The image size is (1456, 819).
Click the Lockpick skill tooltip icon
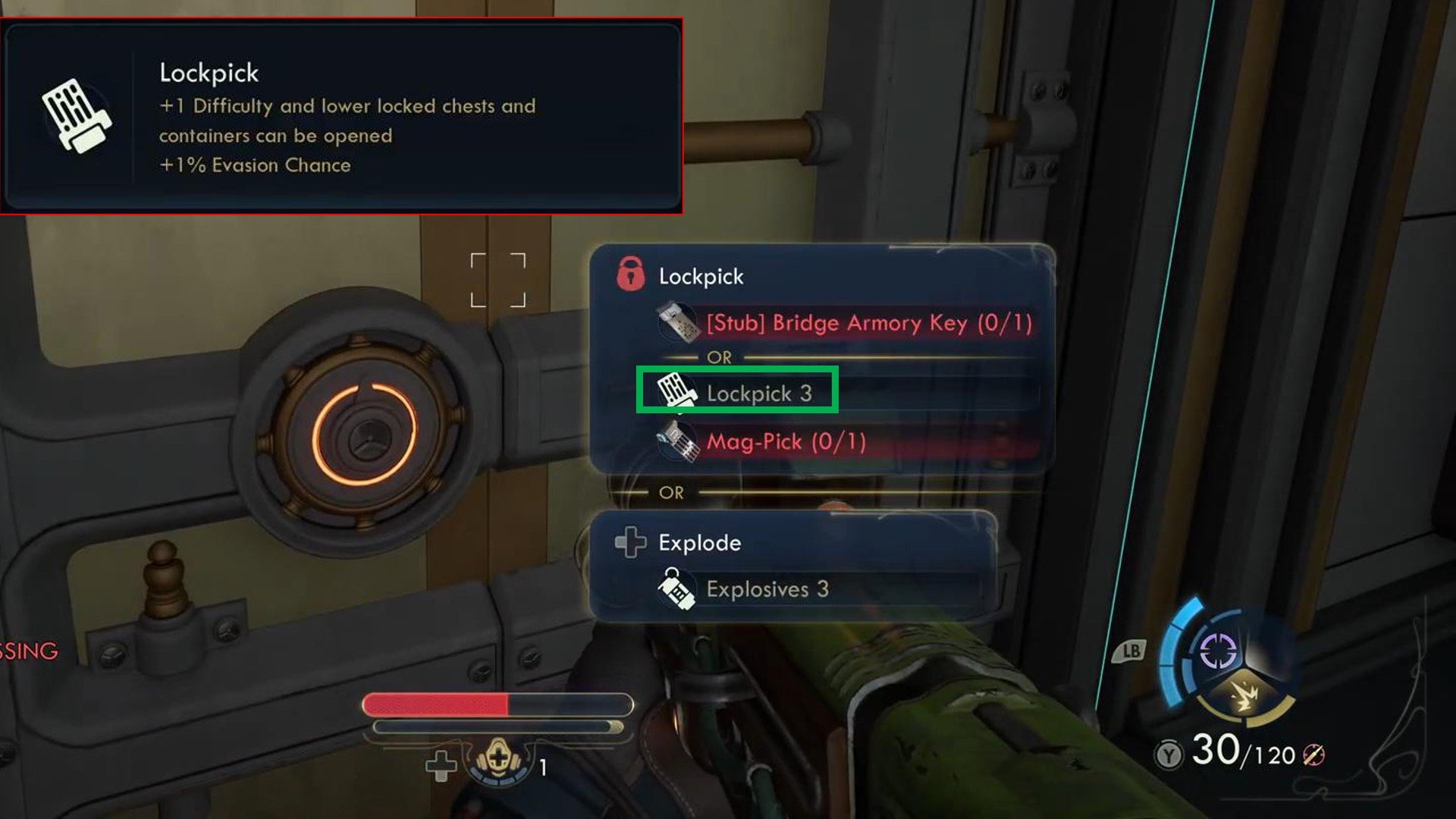pos(77,116)
